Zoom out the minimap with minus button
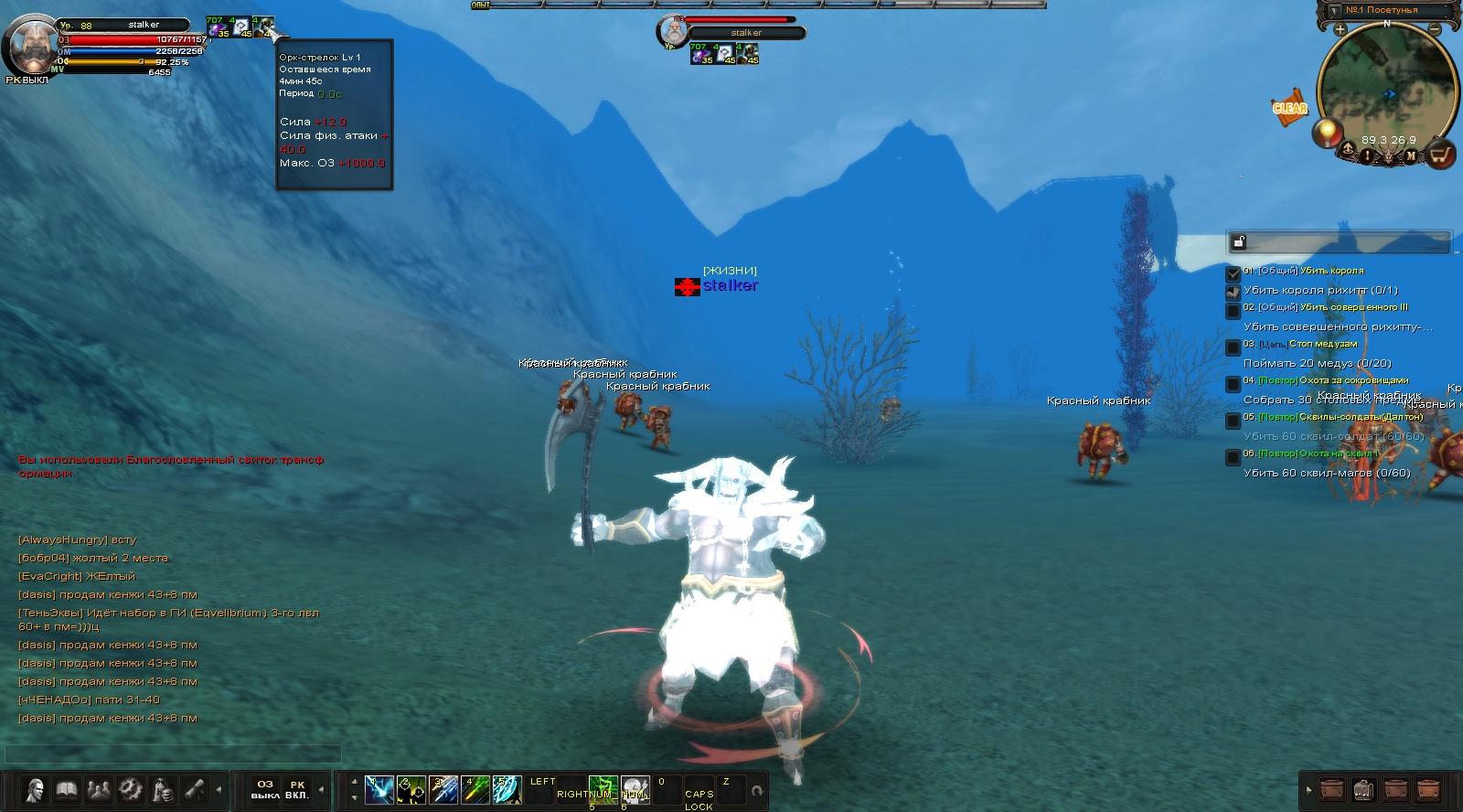The image size is (1463, 812). coord(1434,29)
